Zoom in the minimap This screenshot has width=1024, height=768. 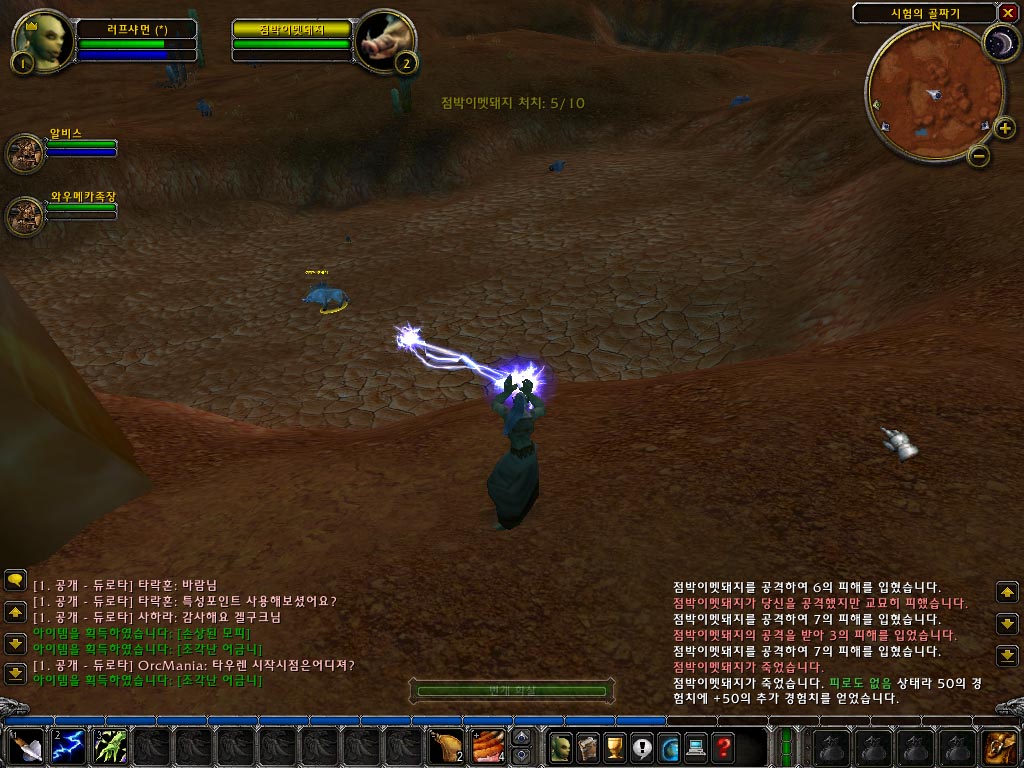point(1004,127)
